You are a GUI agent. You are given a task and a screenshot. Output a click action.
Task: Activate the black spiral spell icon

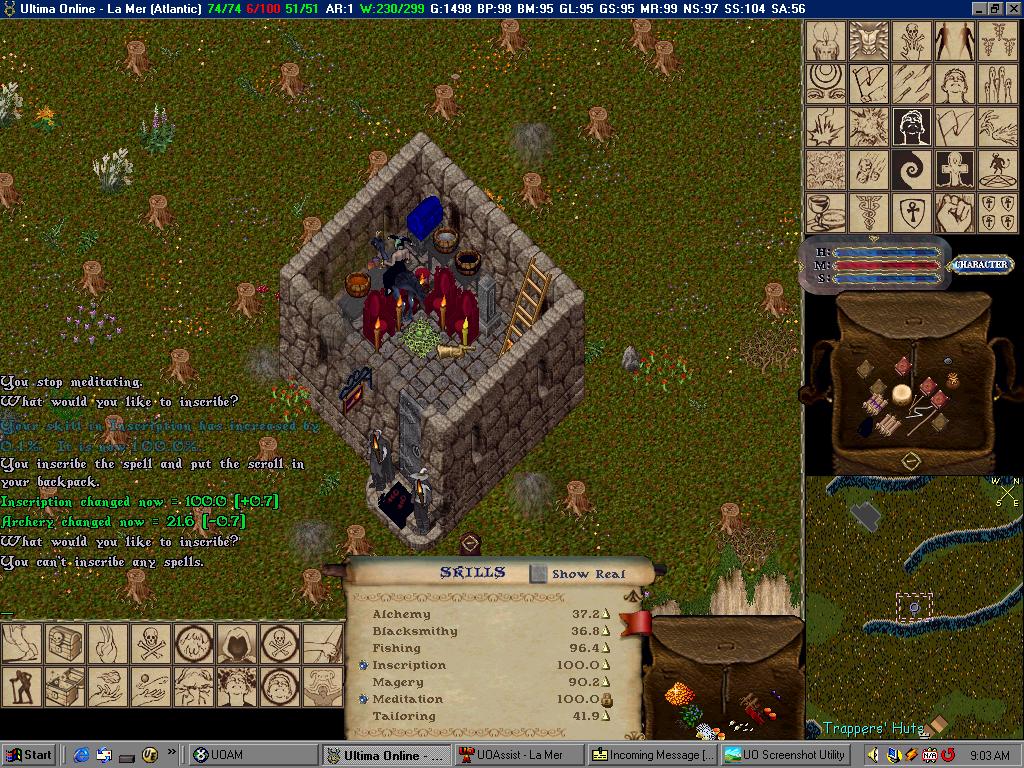(x=912, y=170)
